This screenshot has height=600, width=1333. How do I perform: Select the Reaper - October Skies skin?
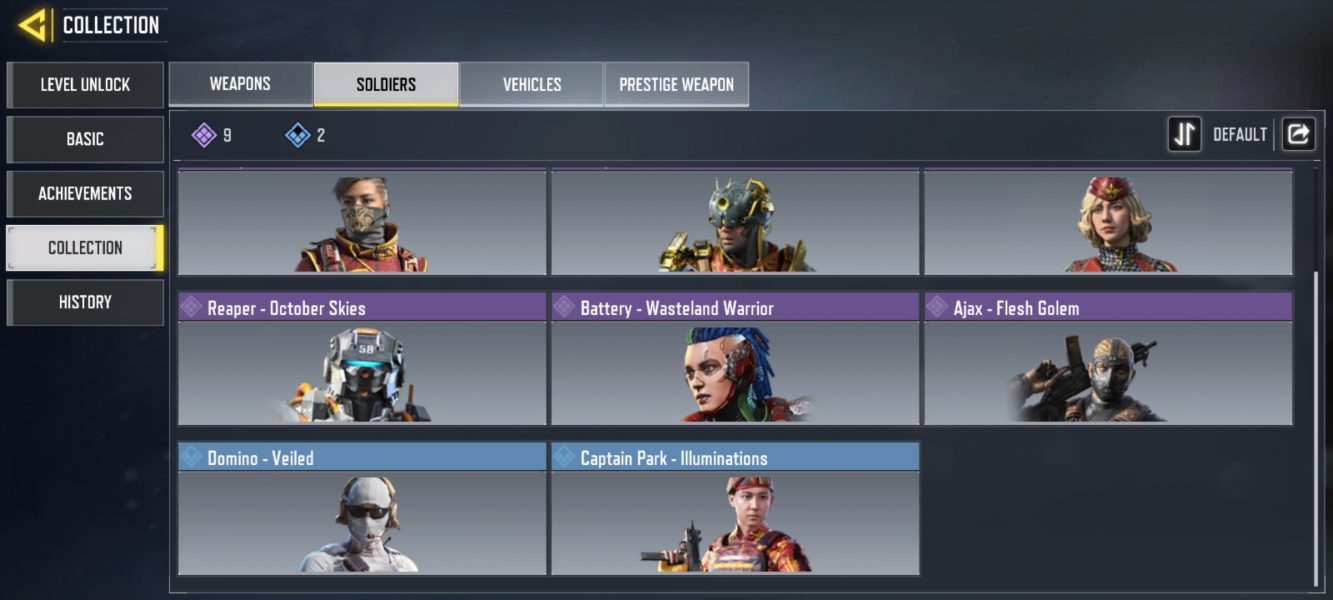click(362, 360)
